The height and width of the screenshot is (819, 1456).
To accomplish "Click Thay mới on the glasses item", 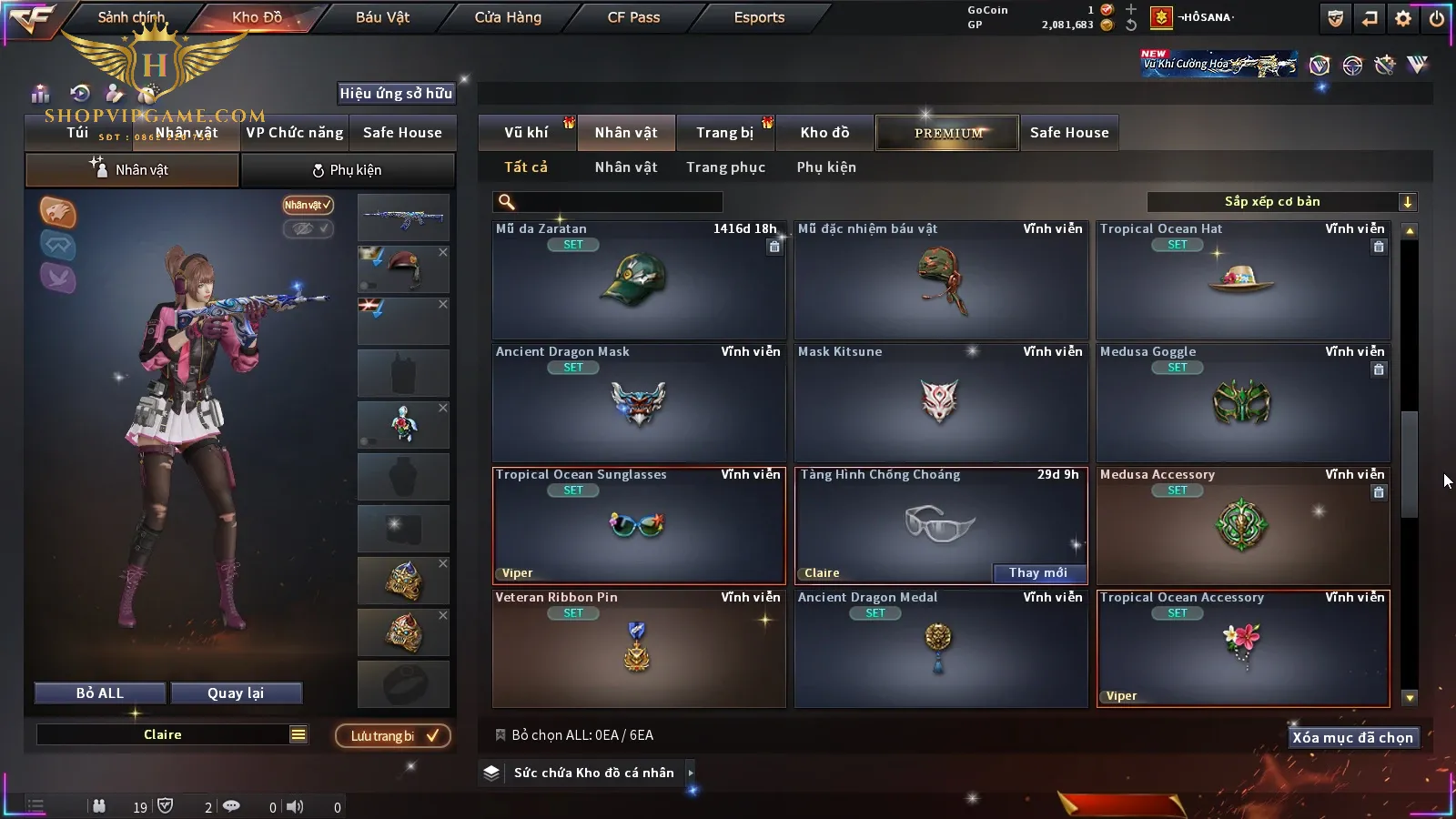I will coord(1037,572).
